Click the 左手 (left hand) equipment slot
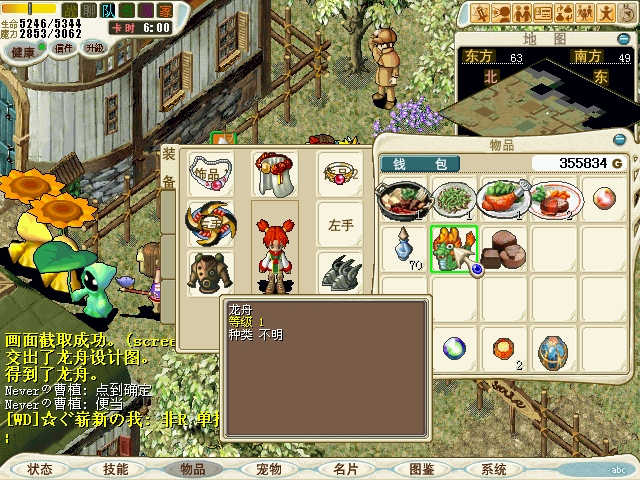 click(341, 225)
